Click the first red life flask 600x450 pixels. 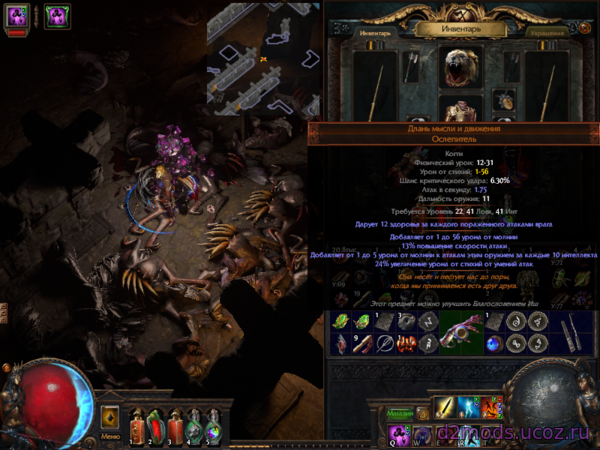[136, 423]
